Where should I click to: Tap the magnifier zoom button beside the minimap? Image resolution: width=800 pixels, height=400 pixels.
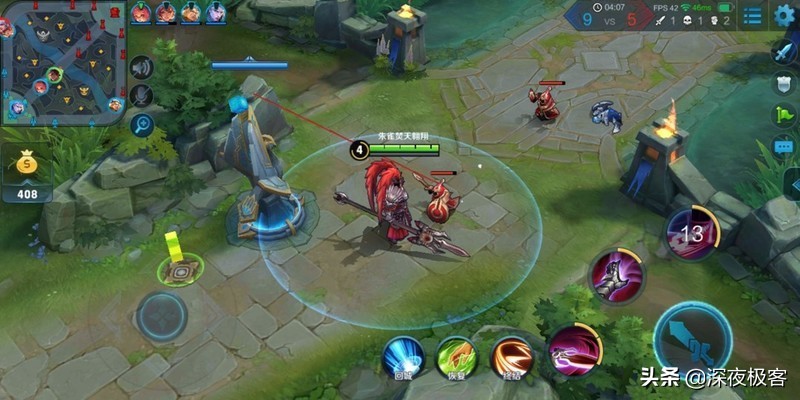[142, 125]
